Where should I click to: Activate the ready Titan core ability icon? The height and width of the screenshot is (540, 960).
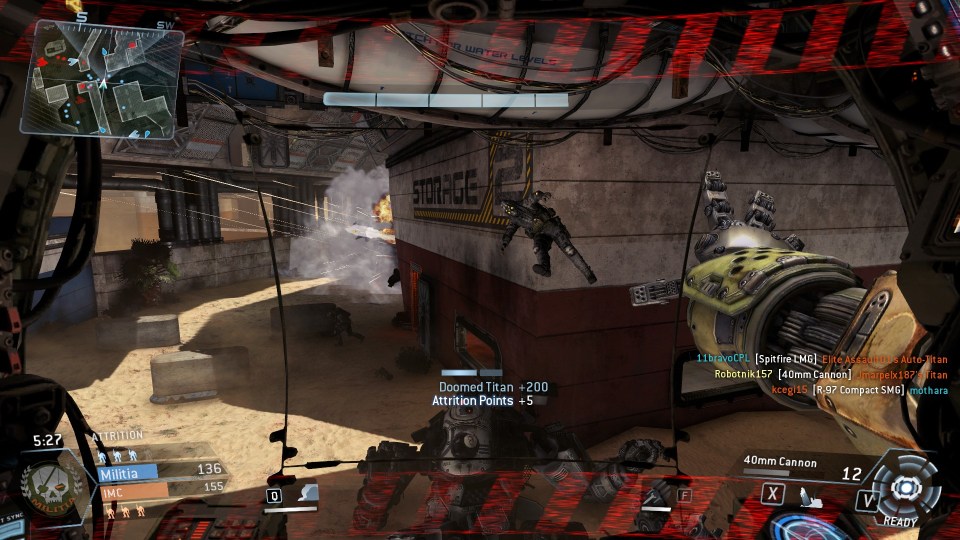pos(904,487)
